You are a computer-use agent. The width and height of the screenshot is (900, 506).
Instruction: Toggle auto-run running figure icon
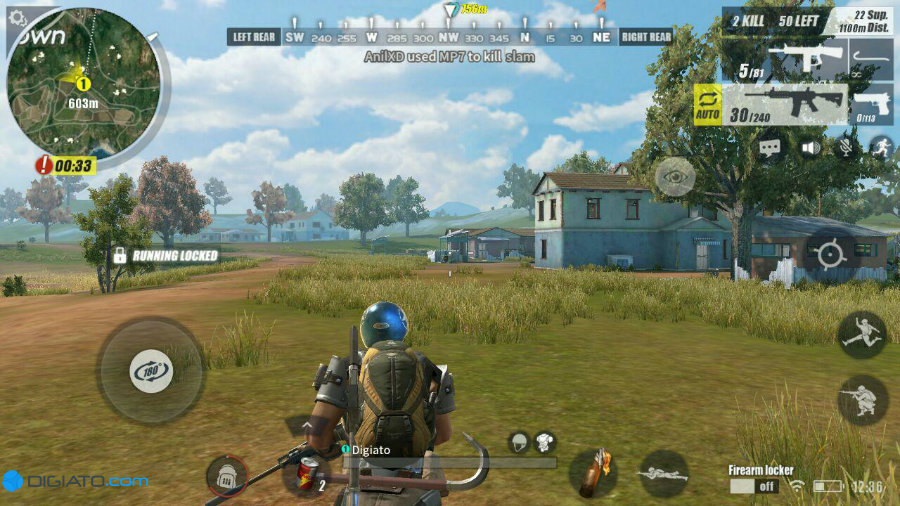coord(881,147)
